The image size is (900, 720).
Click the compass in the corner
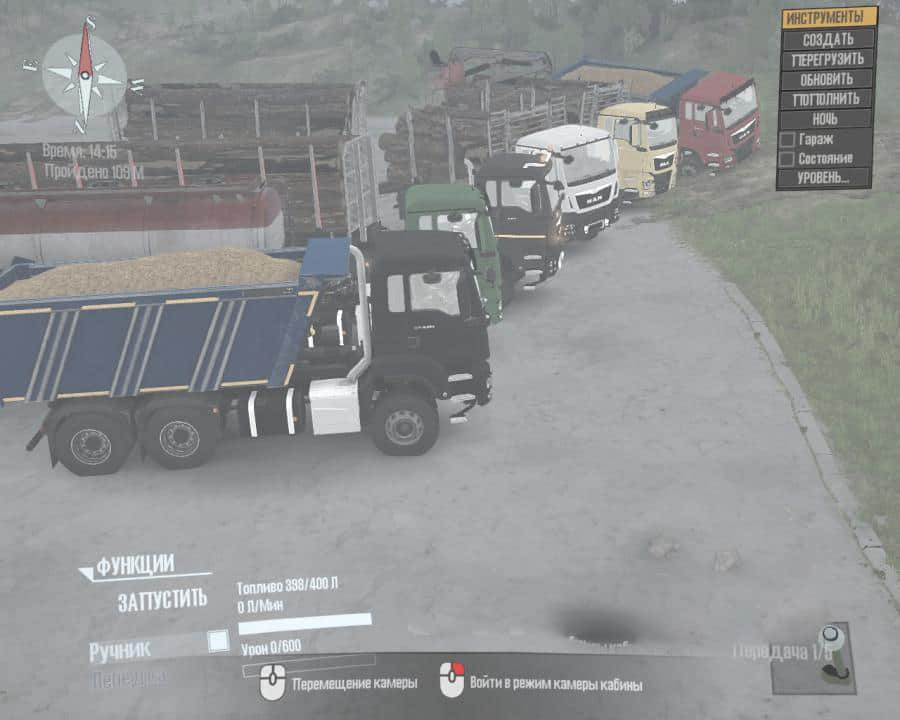coord(85,74)
